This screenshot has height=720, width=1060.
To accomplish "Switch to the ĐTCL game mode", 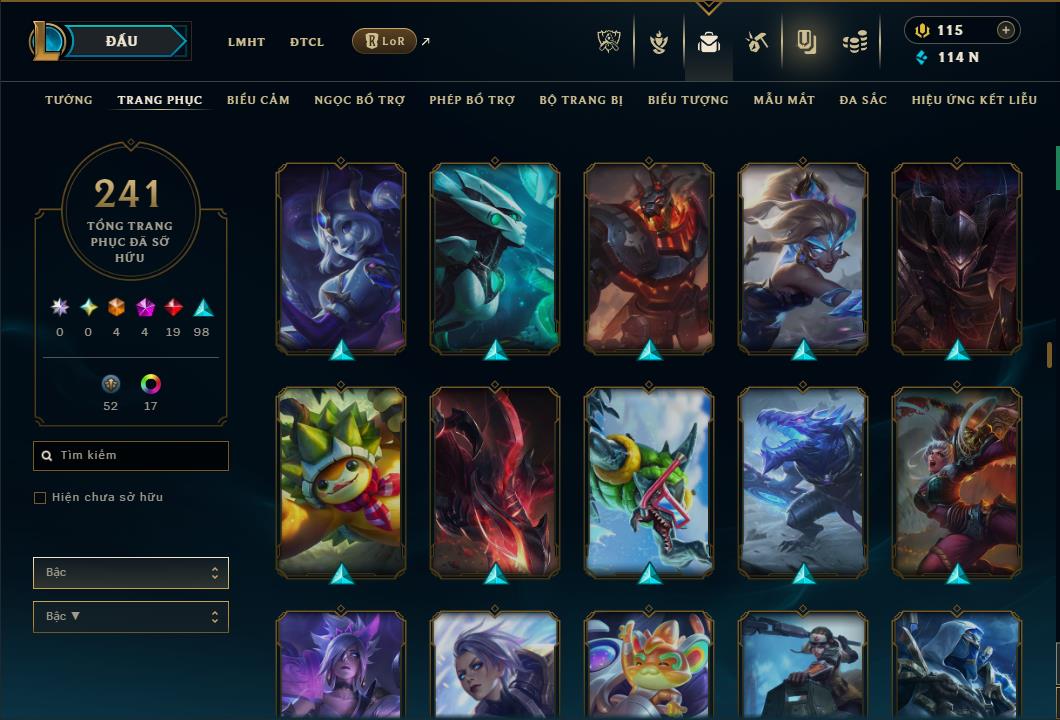I will point(307,42).
